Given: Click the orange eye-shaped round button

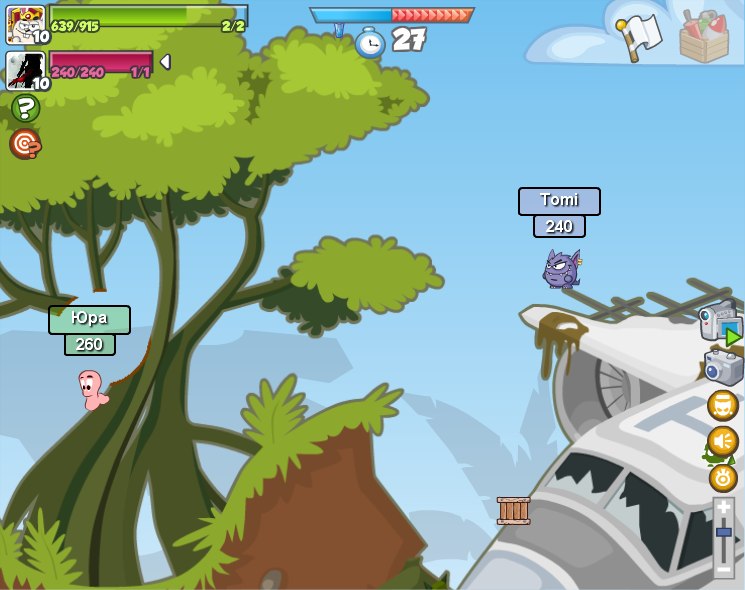Looking at the screenshot, I should (723, 477).
